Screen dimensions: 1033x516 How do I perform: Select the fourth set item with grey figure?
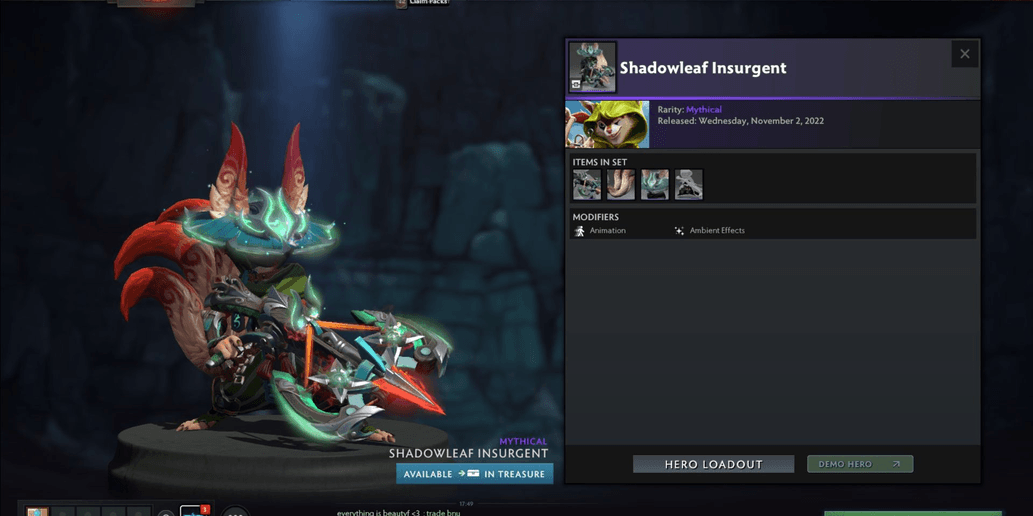point(689,184)
